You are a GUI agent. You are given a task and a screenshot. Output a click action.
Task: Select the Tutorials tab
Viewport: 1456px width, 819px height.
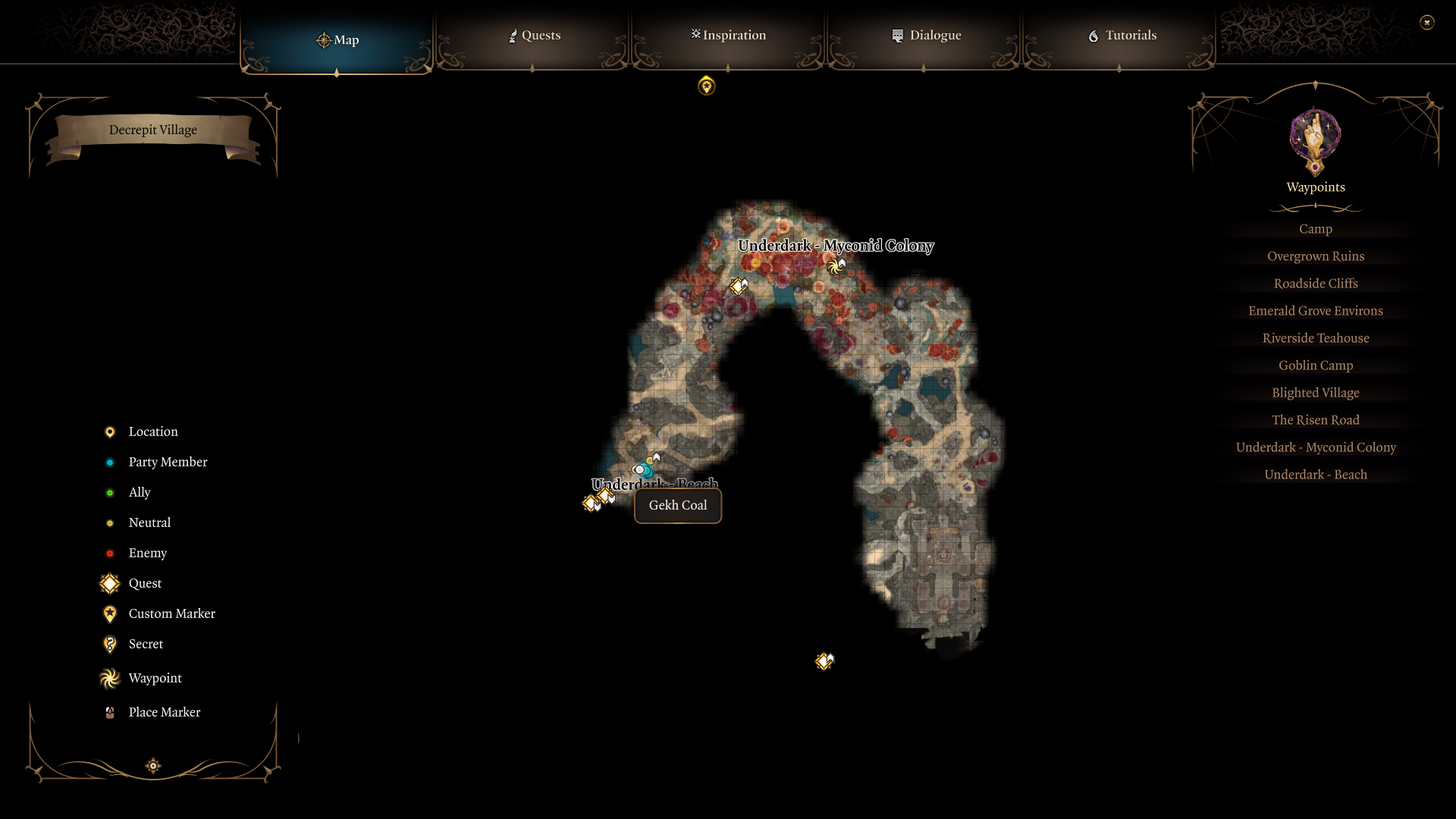(1122, 35)
